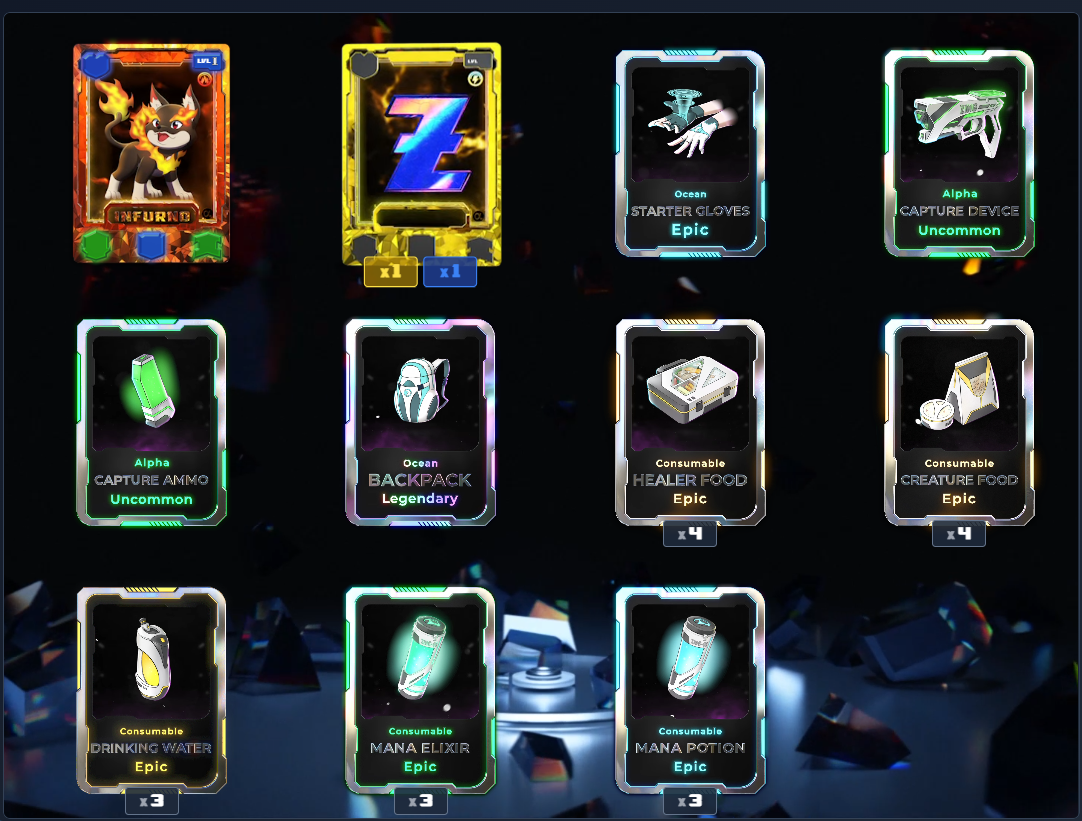Screen dimensions: 1082x821
Task: Click the yellow x1 badge
Action: point(390,272)
